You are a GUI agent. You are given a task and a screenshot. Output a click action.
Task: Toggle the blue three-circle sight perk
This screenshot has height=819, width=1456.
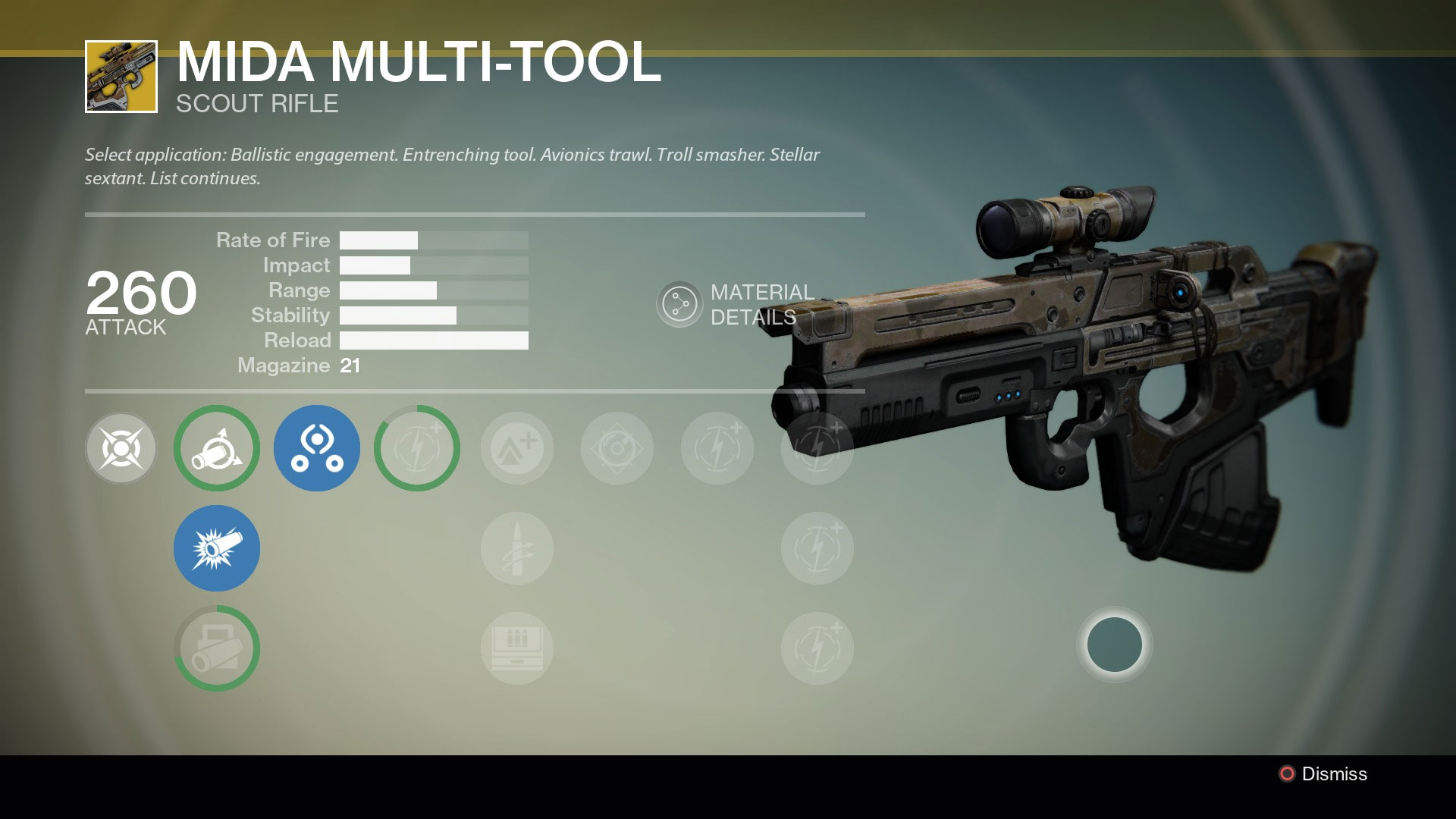point(316,448)
